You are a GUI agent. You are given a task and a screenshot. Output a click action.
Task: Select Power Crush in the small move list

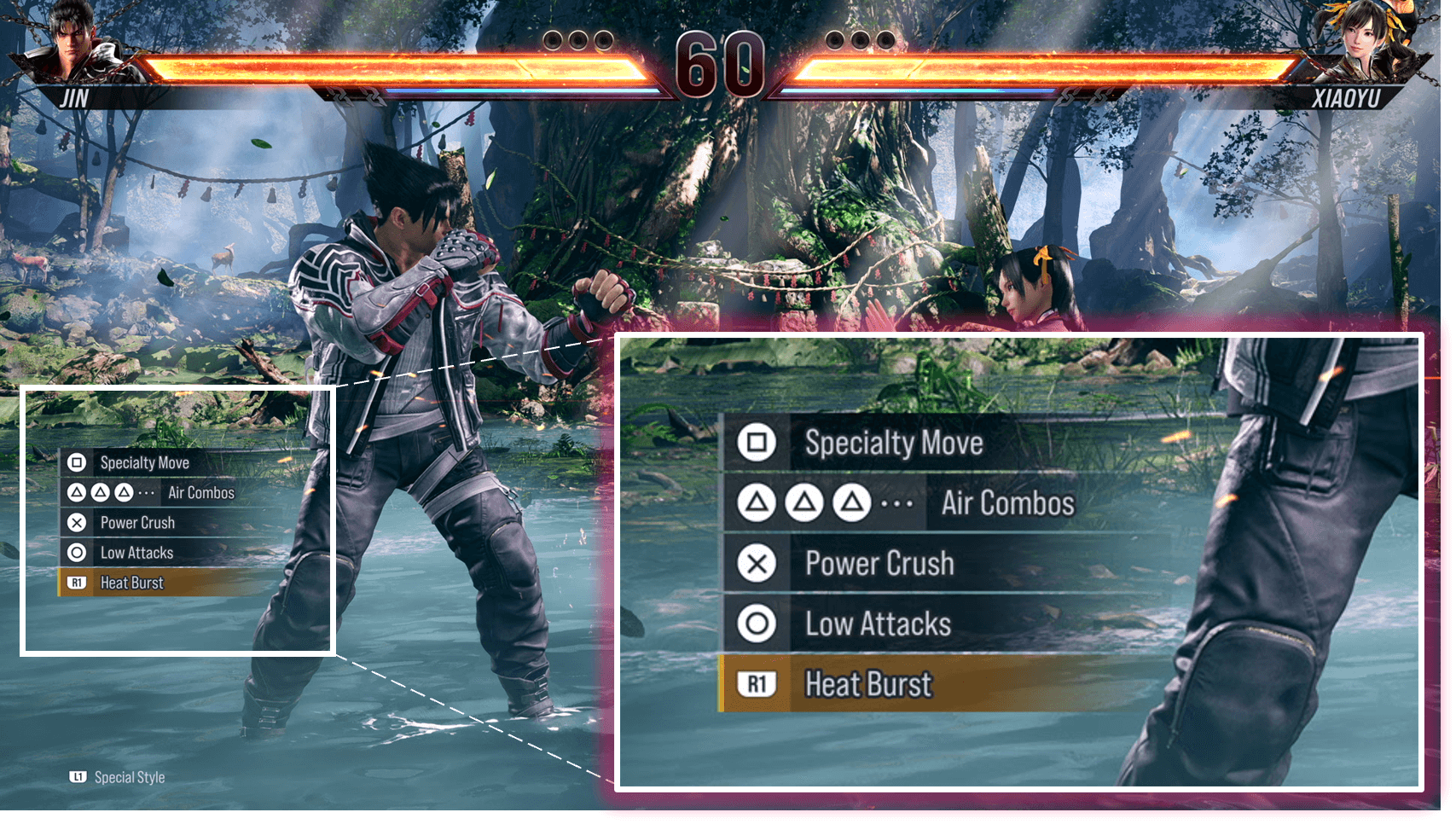tap(137, 523)
